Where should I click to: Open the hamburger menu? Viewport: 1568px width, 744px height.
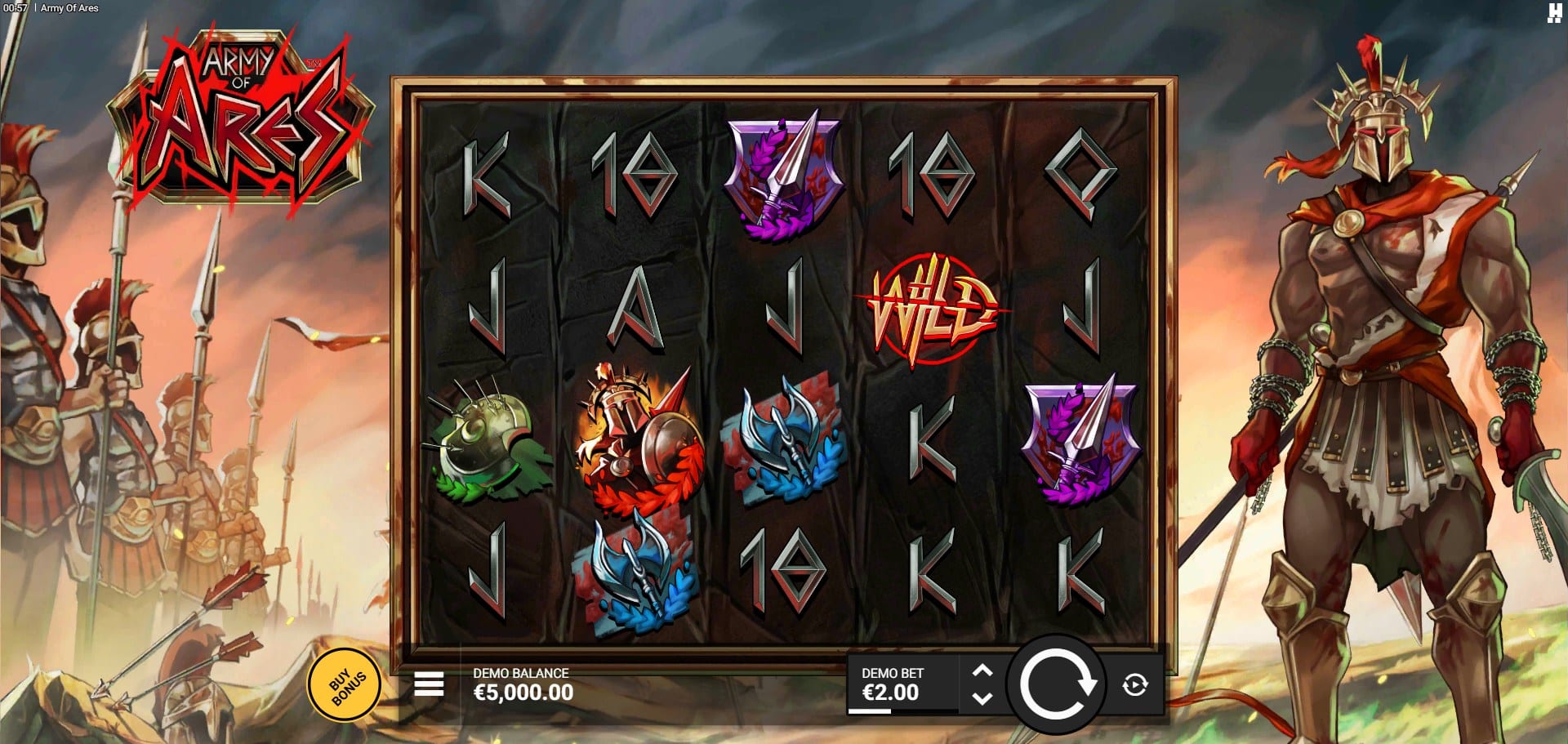coord(429,684)
